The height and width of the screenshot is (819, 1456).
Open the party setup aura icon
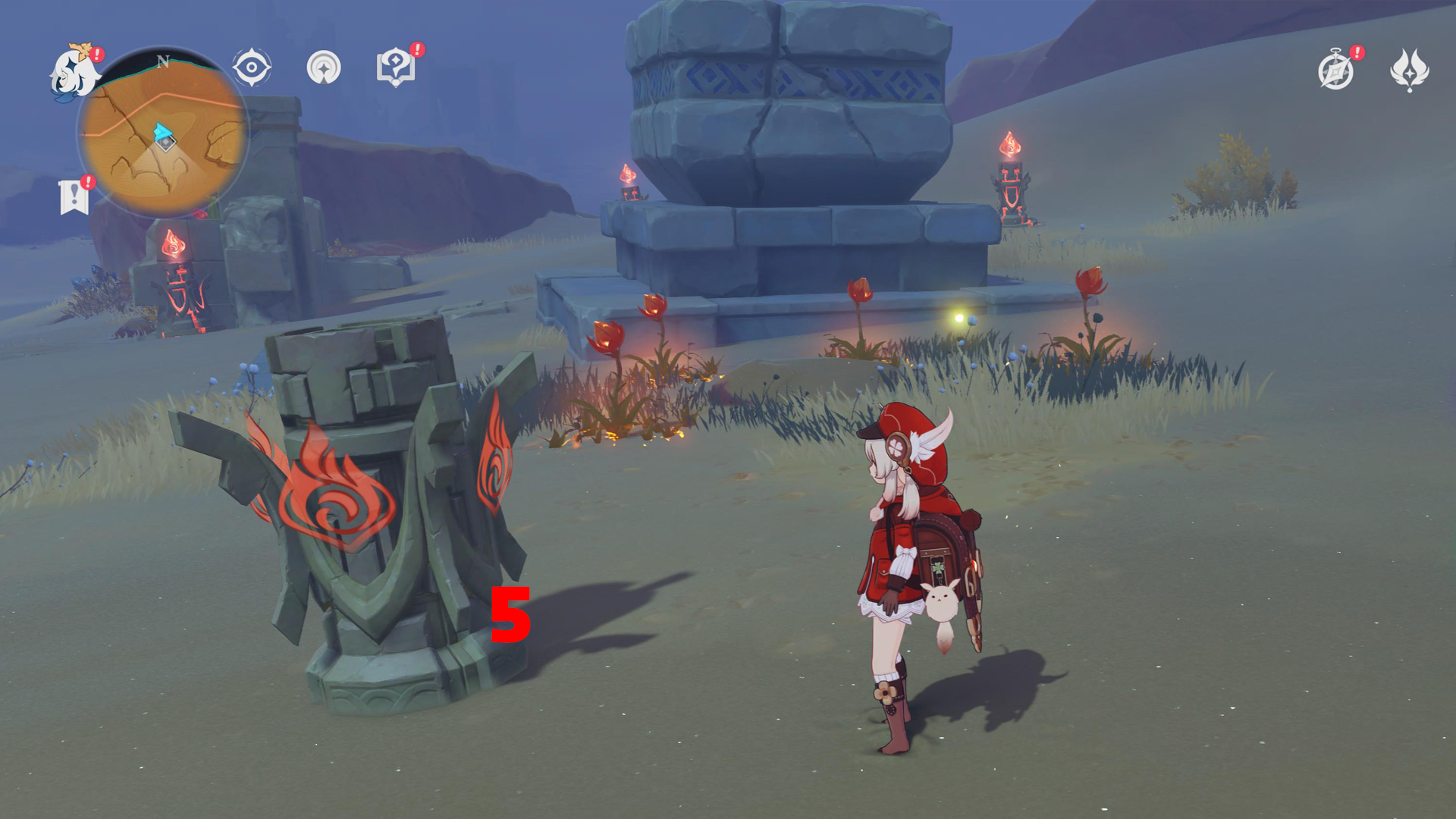coord(325,67)
